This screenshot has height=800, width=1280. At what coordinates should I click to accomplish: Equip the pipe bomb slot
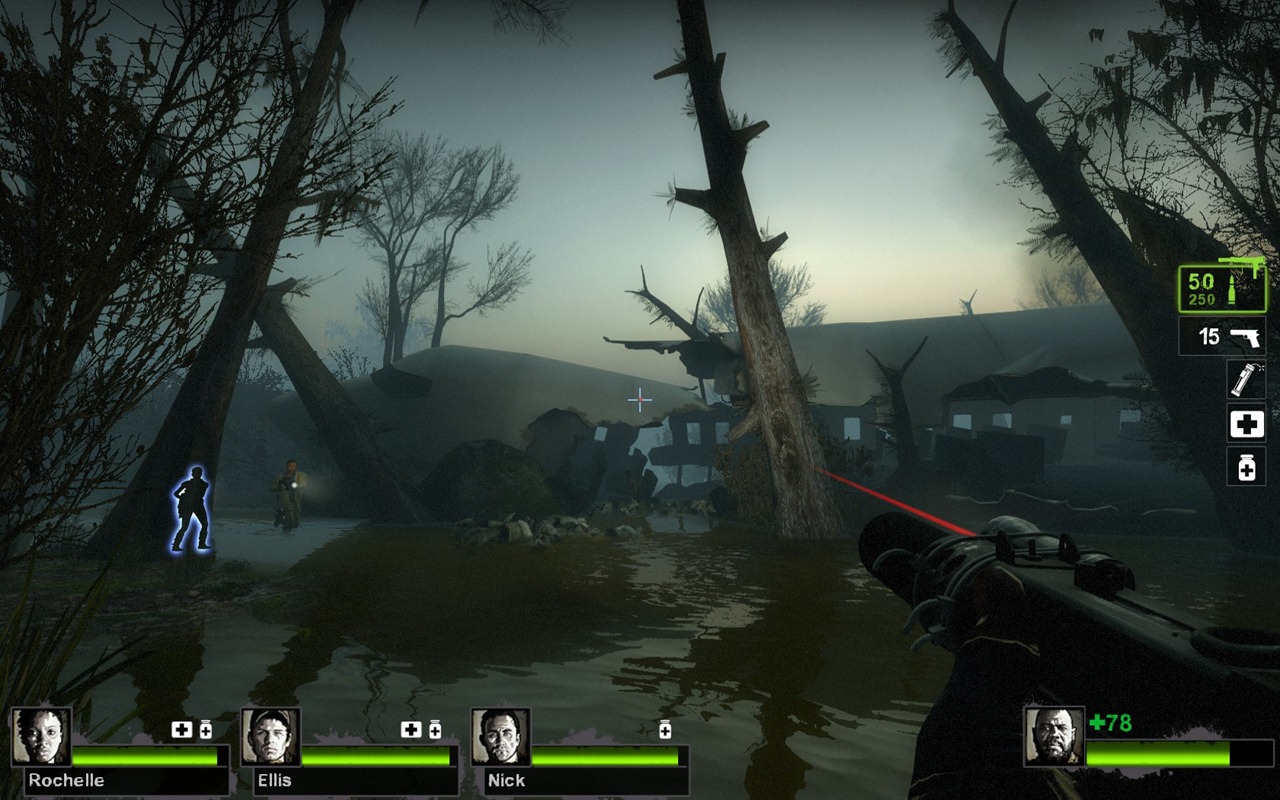click(x=1246, y=380)
